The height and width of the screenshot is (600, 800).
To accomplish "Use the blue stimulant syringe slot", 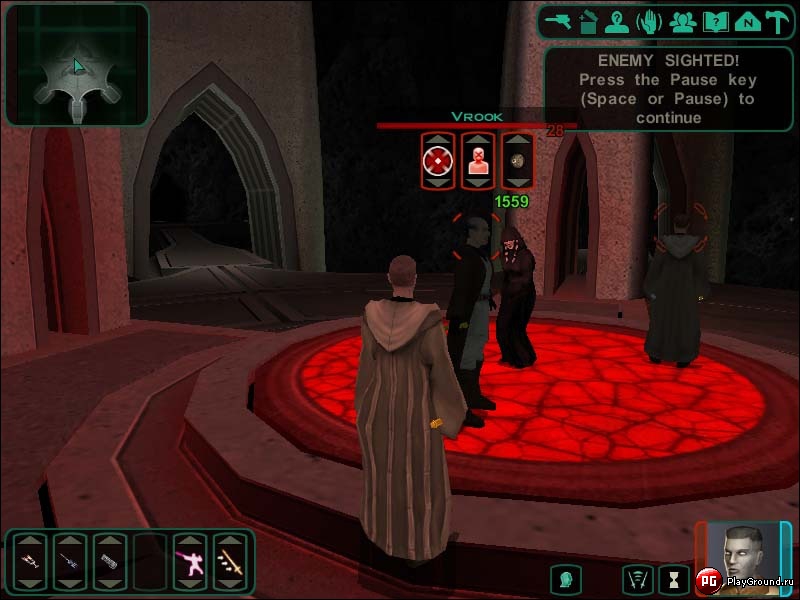I will tap(69, 560).
